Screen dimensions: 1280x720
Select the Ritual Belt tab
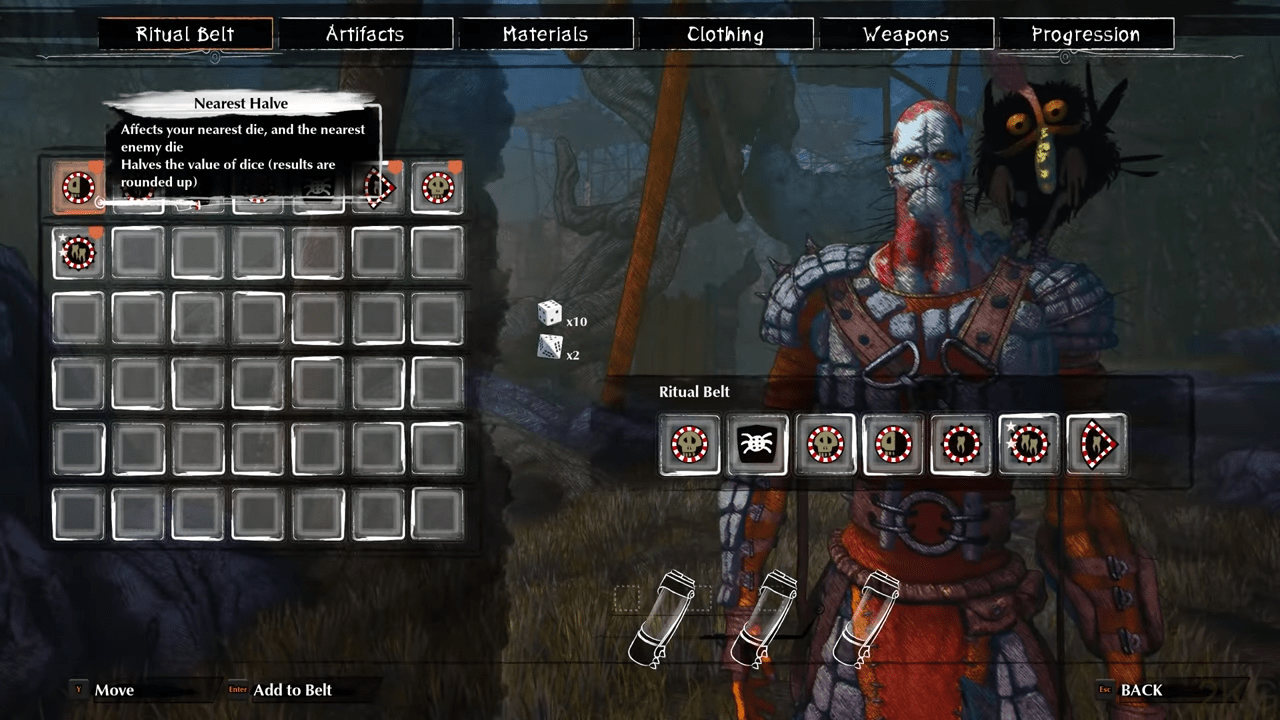(185, 34)
